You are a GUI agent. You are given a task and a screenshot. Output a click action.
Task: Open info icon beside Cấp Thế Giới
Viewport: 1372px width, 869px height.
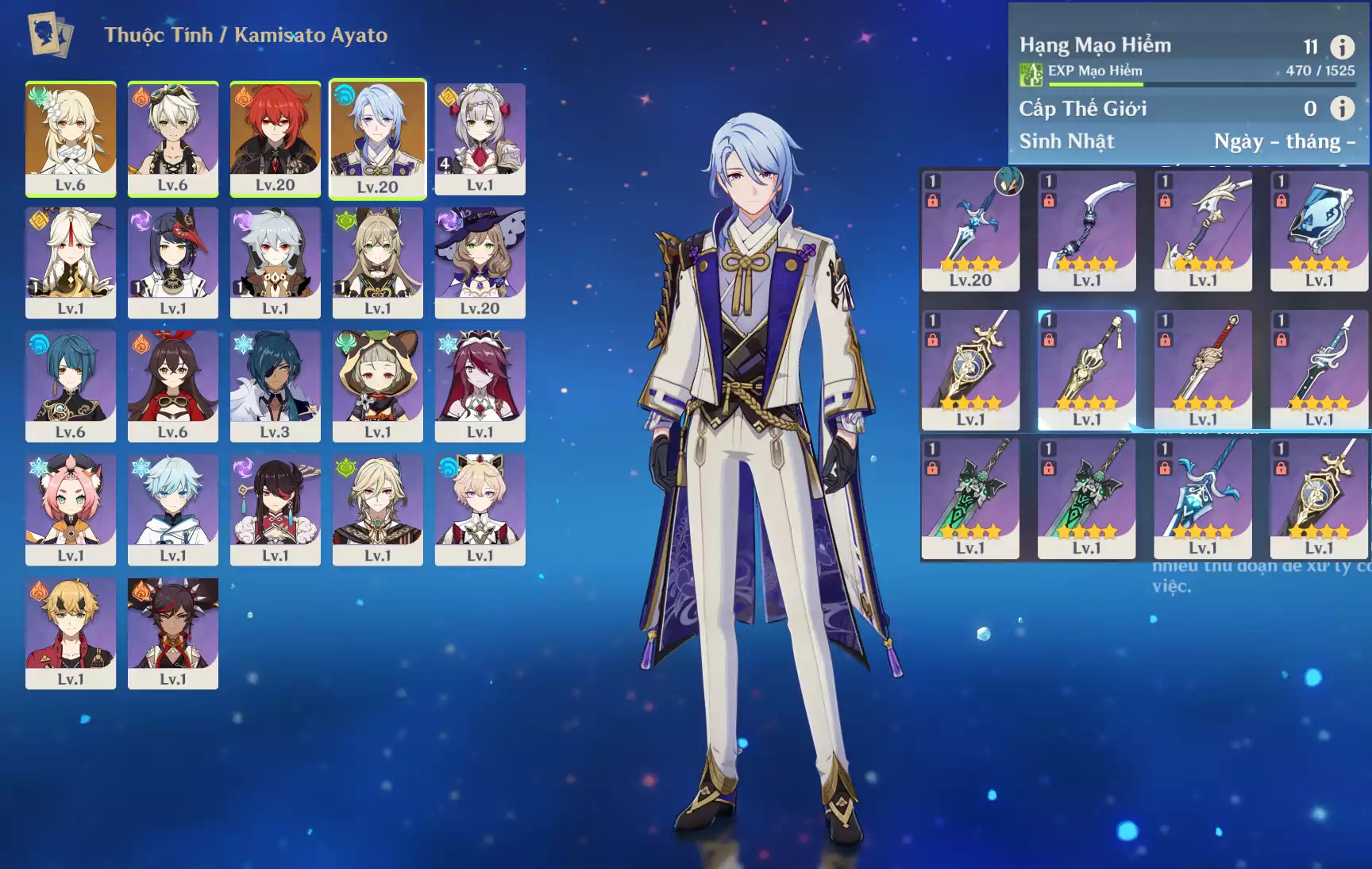[x=1342, y=108]
